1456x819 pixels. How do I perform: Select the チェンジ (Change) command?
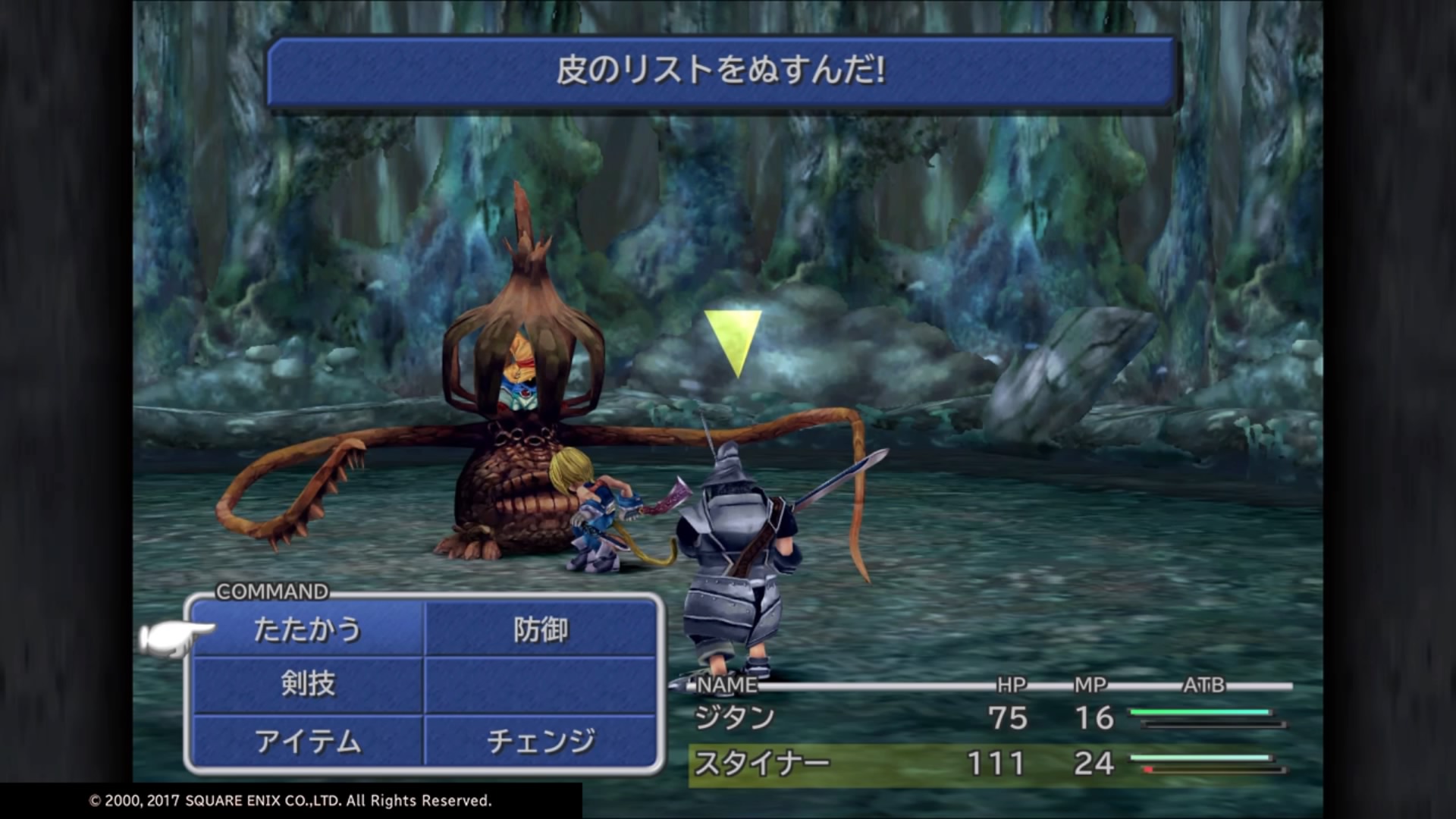point(542,742)
